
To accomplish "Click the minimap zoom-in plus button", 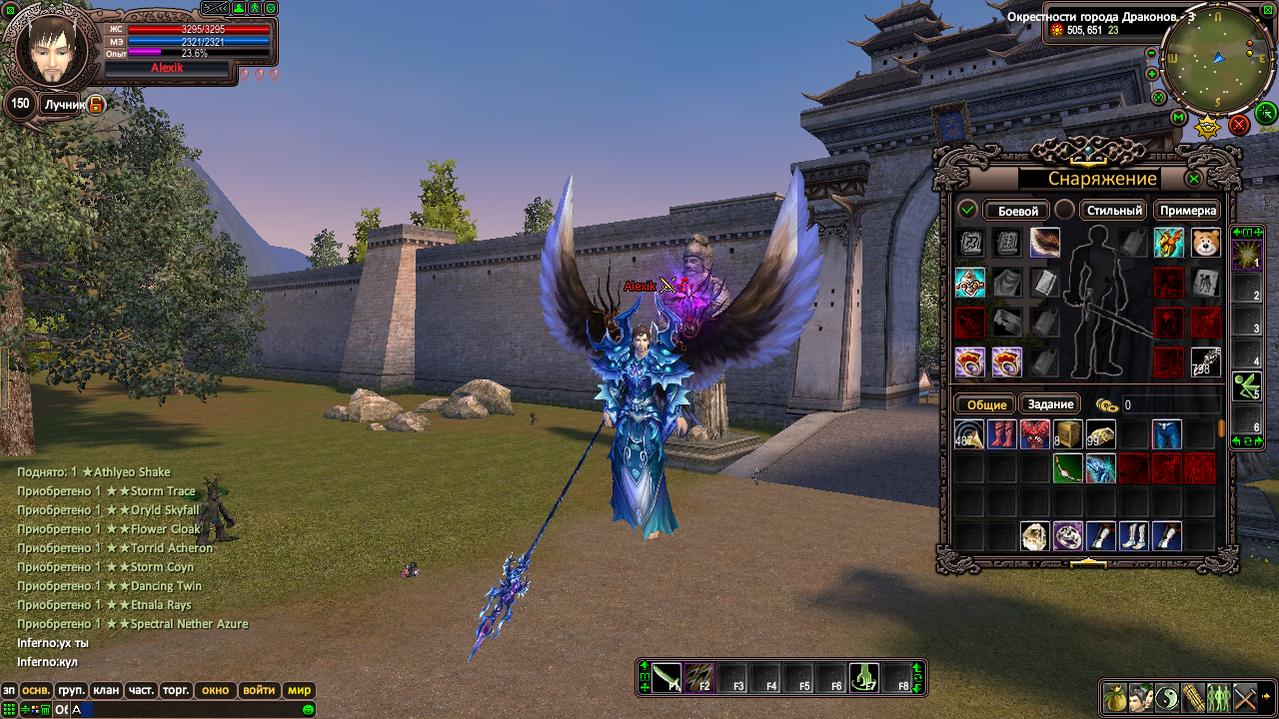I will click(1152, 74).
